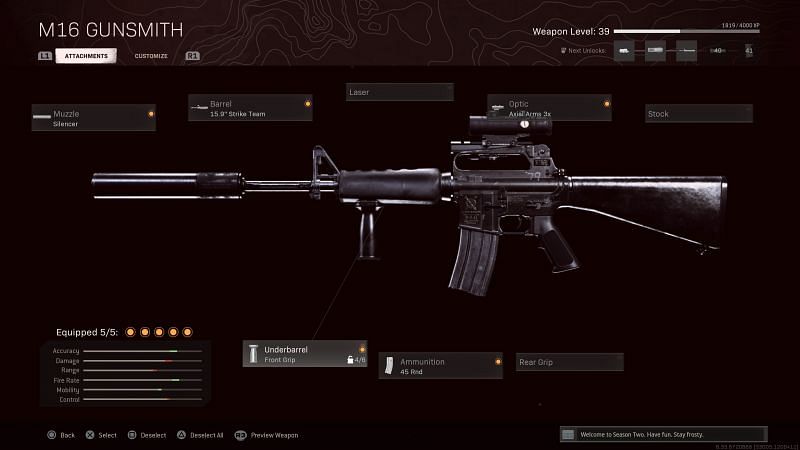Select the Muzzle Silencer attachment slot
This screenshot has height=450, width=800.
tap(93, 119)
